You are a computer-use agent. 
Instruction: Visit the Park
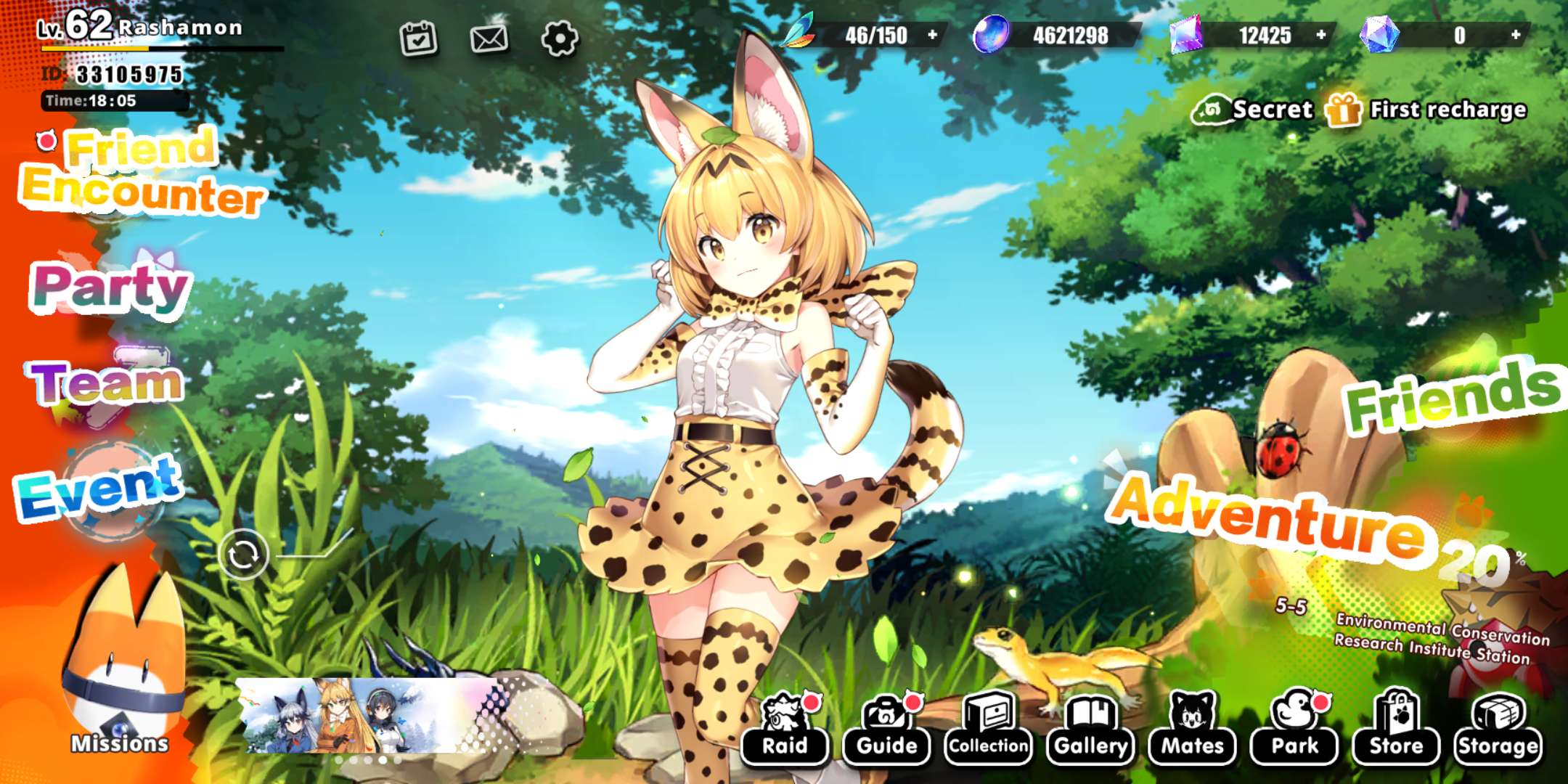[x=1294, y=728]
